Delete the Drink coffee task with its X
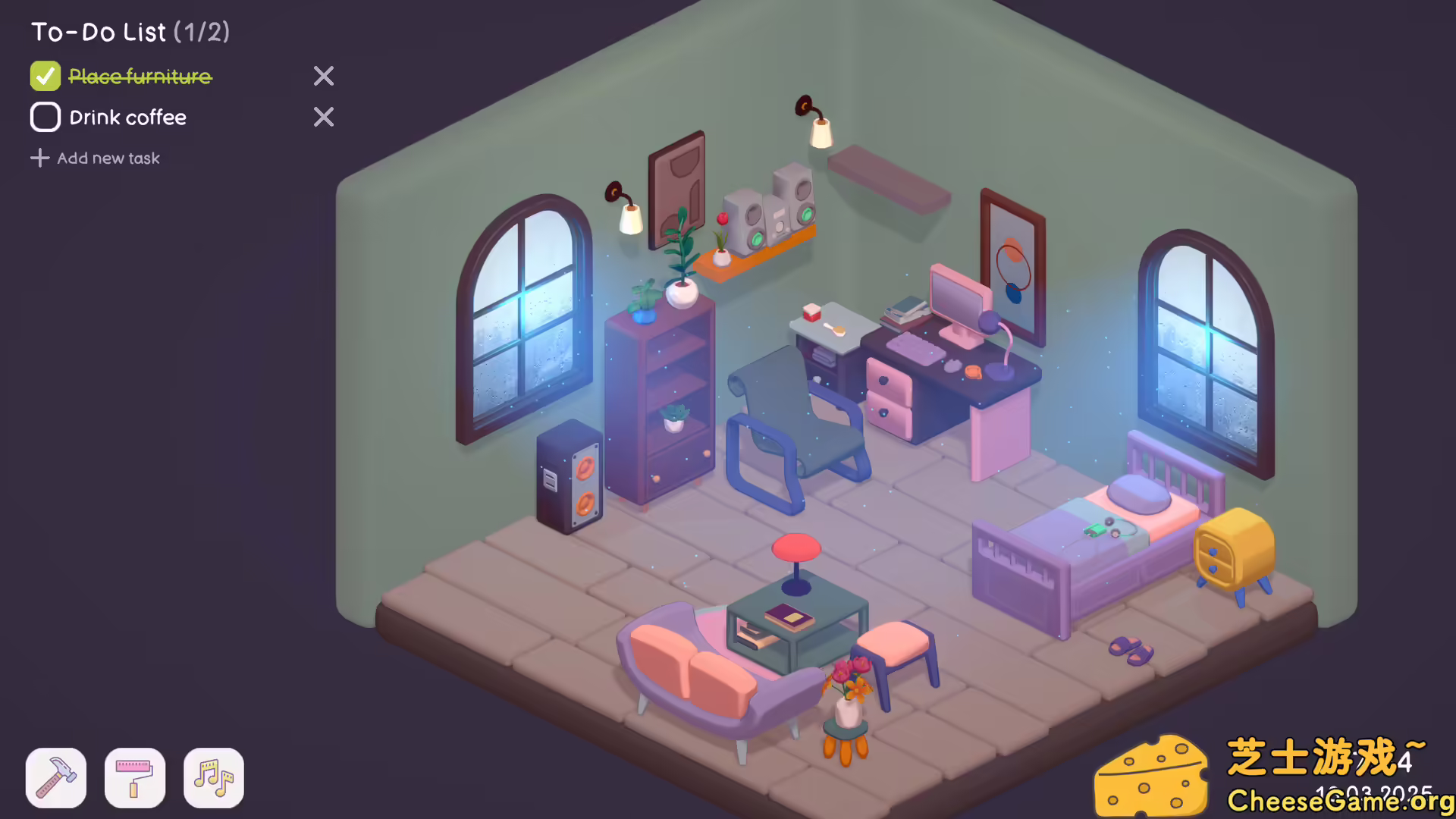This screenshot has width=1456, height=819. pyautogui.click(x=323, y=117)
